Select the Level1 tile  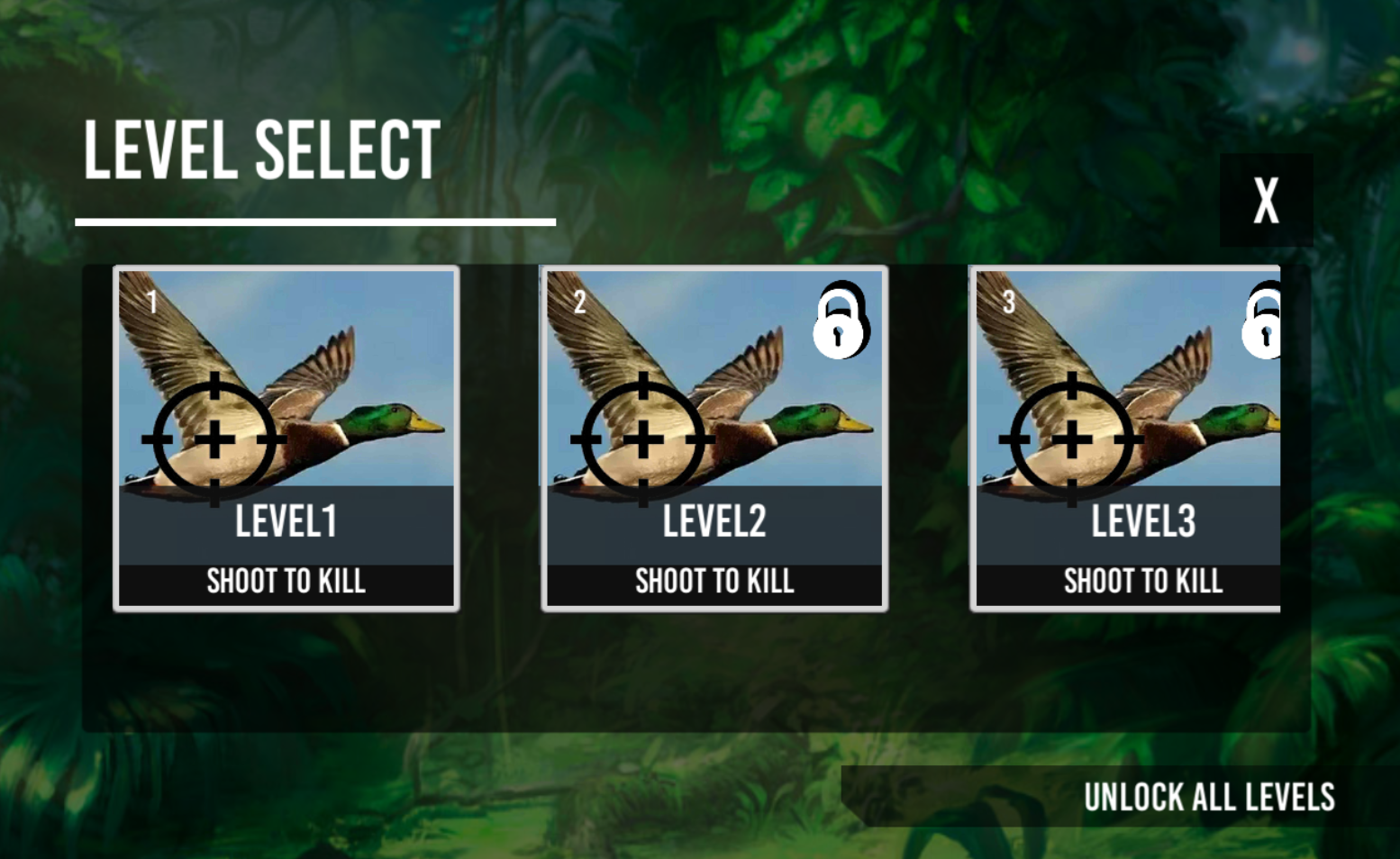[286, 439]
